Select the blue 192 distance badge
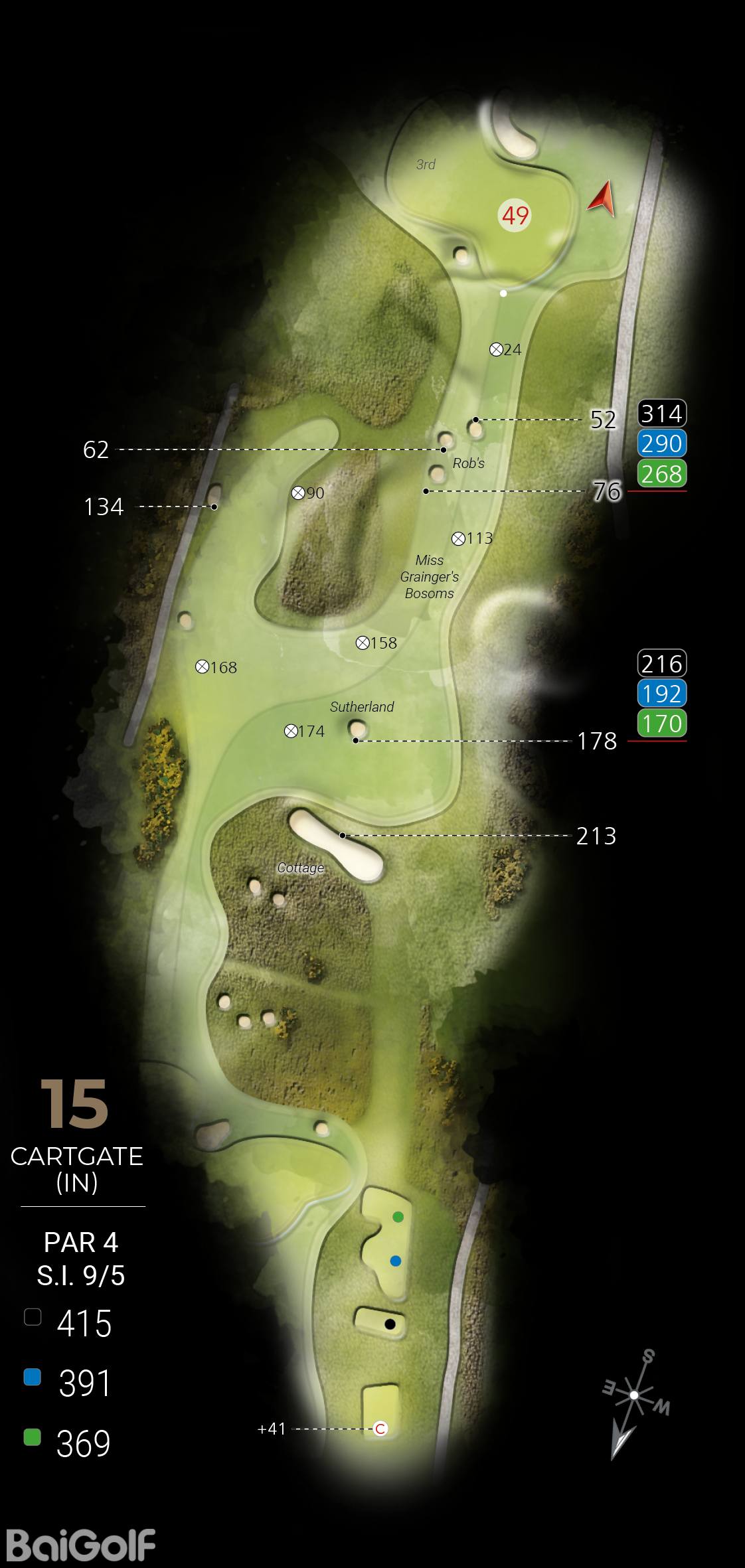This screenshot has width=745, height=1568. [661, 694]
